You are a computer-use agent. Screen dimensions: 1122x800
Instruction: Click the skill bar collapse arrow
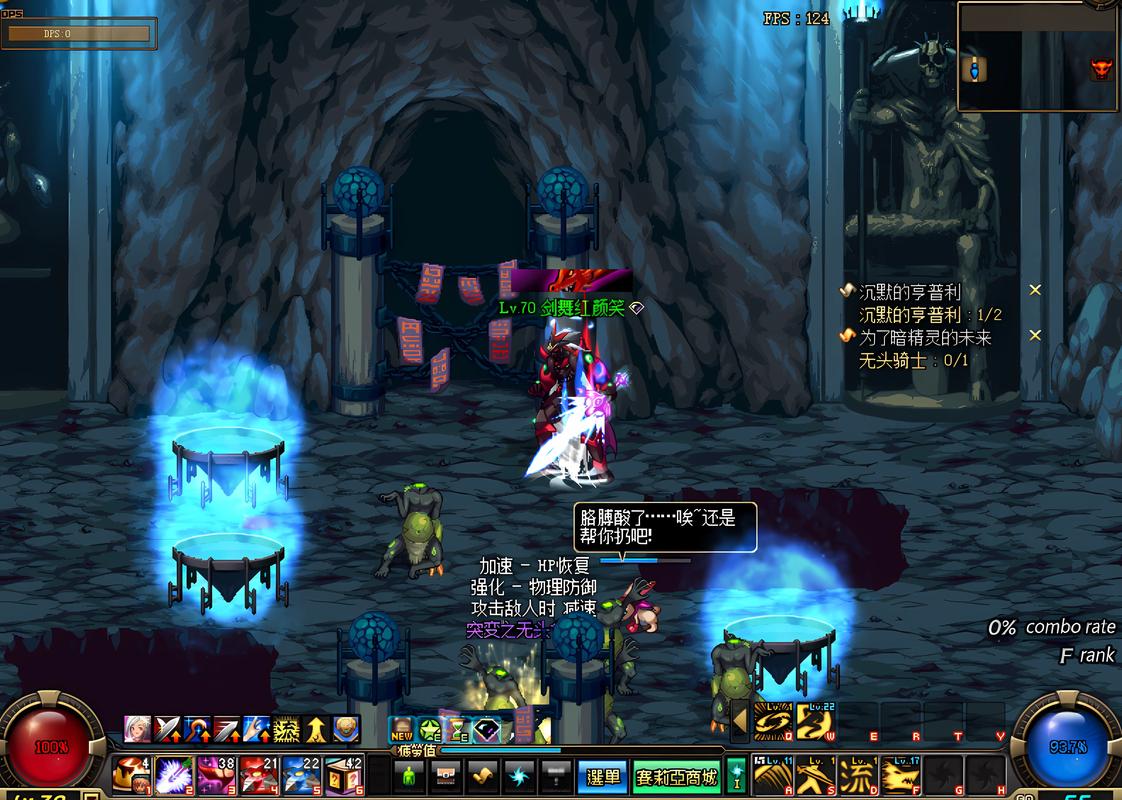(x=739, y=720)
